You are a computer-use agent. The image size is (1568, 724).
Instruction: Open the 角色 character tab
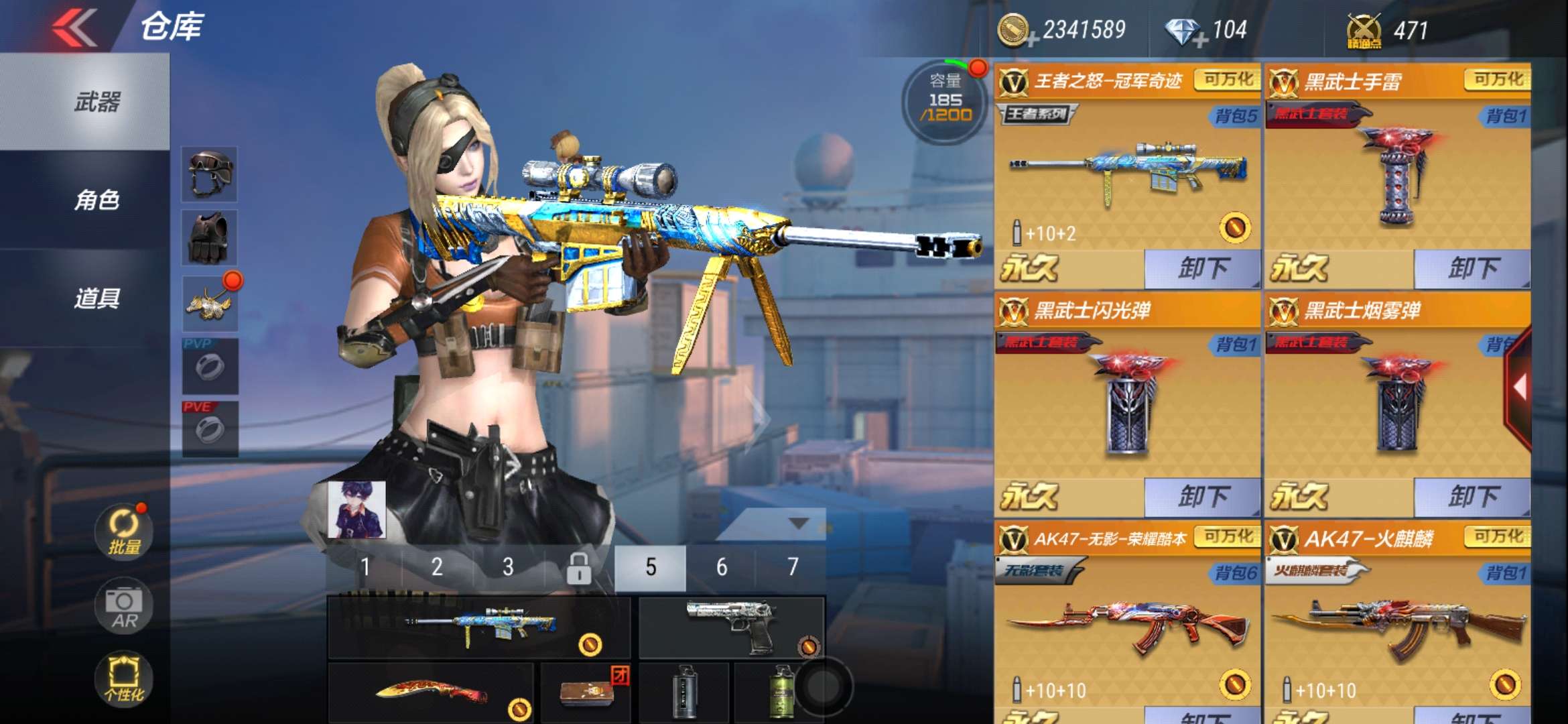[97, 200]
